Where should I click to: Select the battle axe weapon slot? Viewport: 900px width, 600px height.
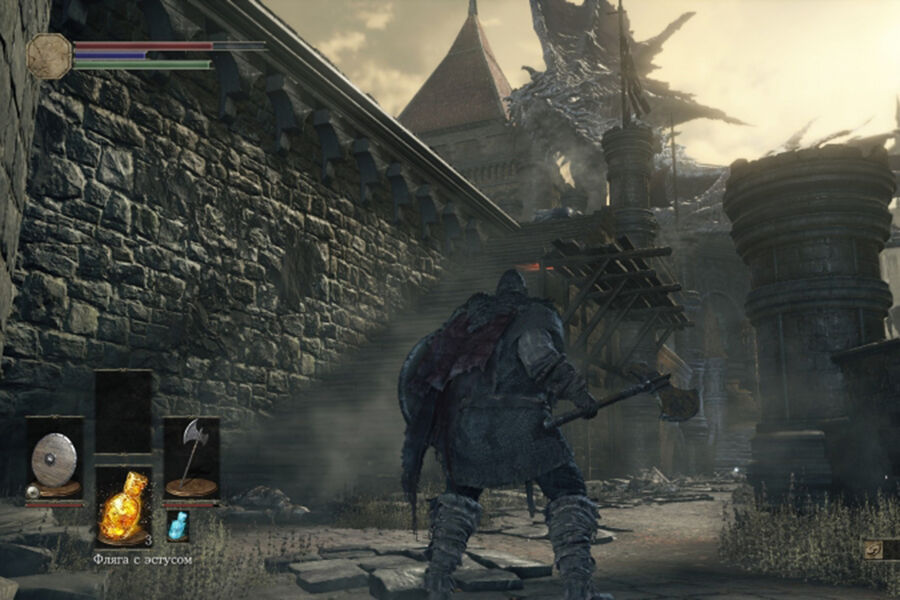pyautogui.click(x=191, y=458)
